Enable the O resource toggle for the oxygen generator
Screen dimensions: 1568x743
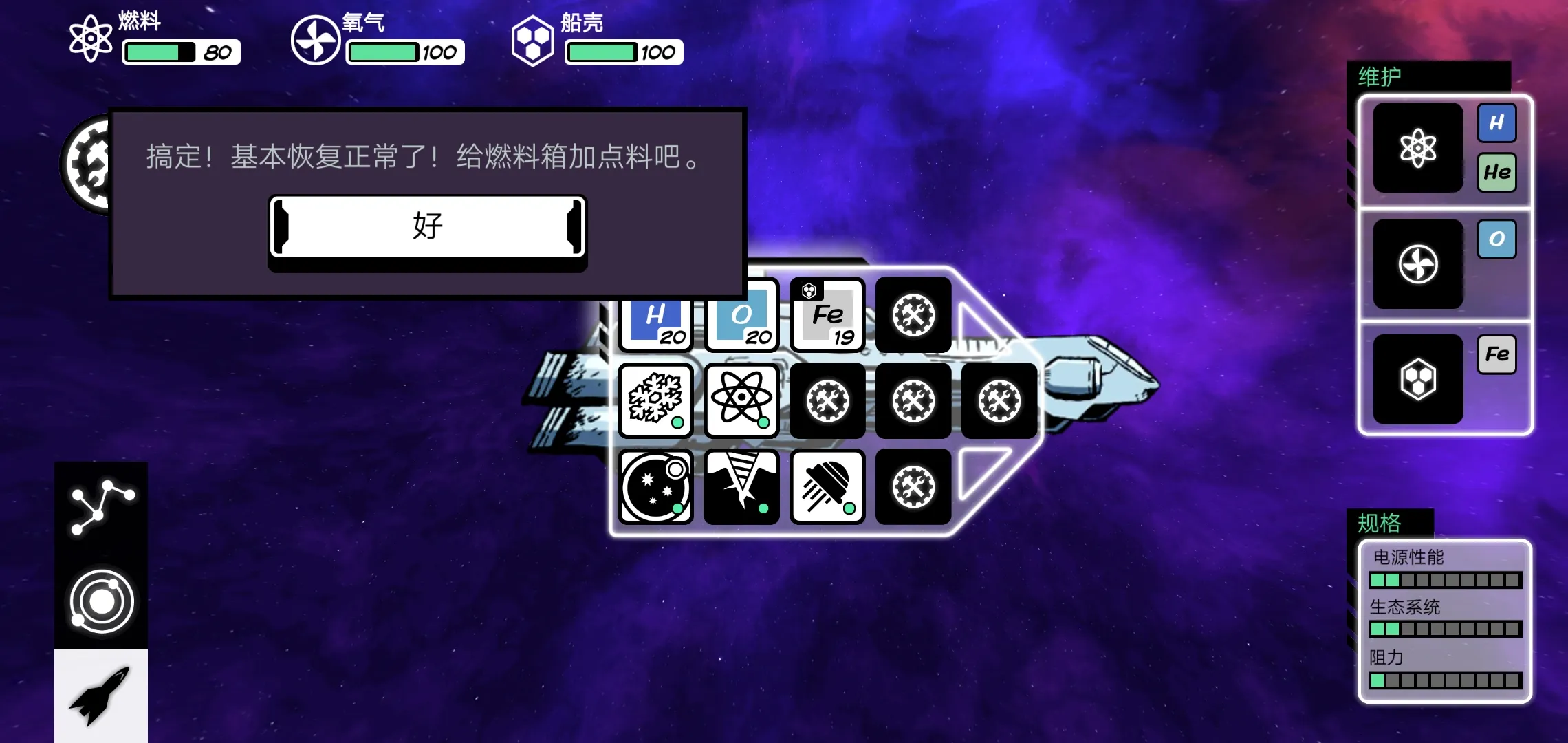click(1497, 240)
